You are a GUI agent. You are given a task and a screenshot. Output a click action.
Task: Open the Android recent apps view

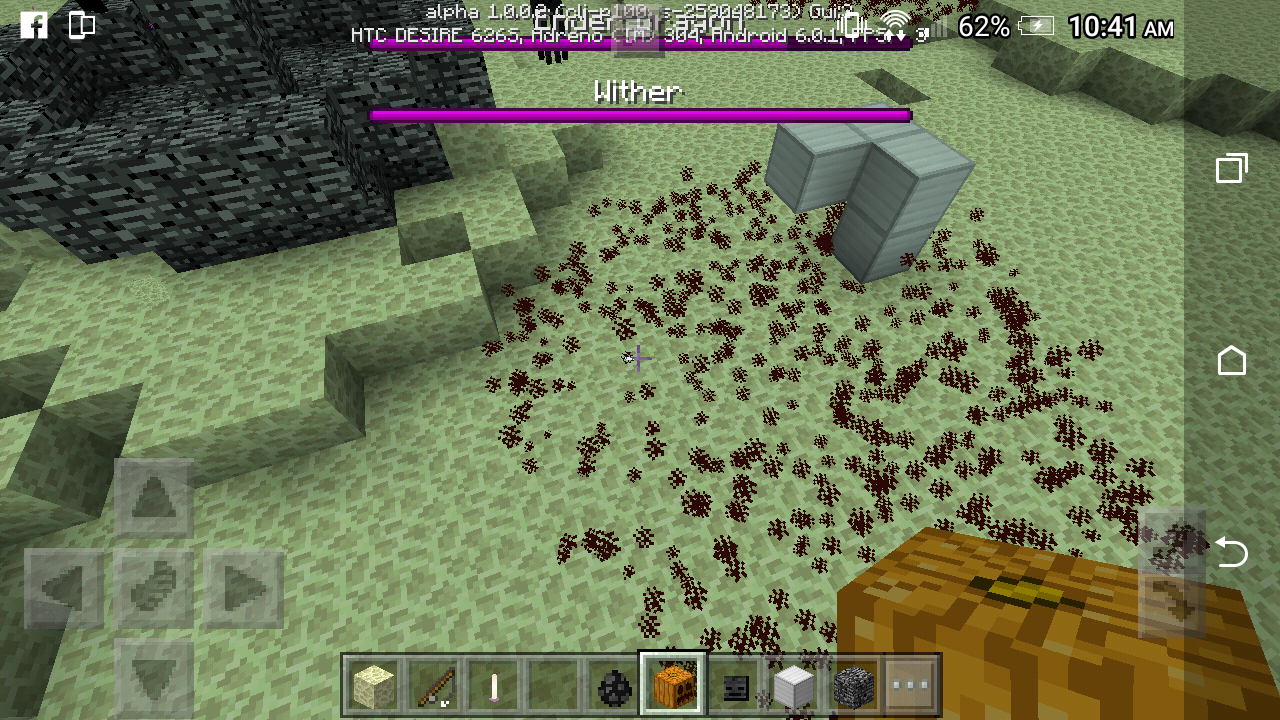tap(1231, 169)
